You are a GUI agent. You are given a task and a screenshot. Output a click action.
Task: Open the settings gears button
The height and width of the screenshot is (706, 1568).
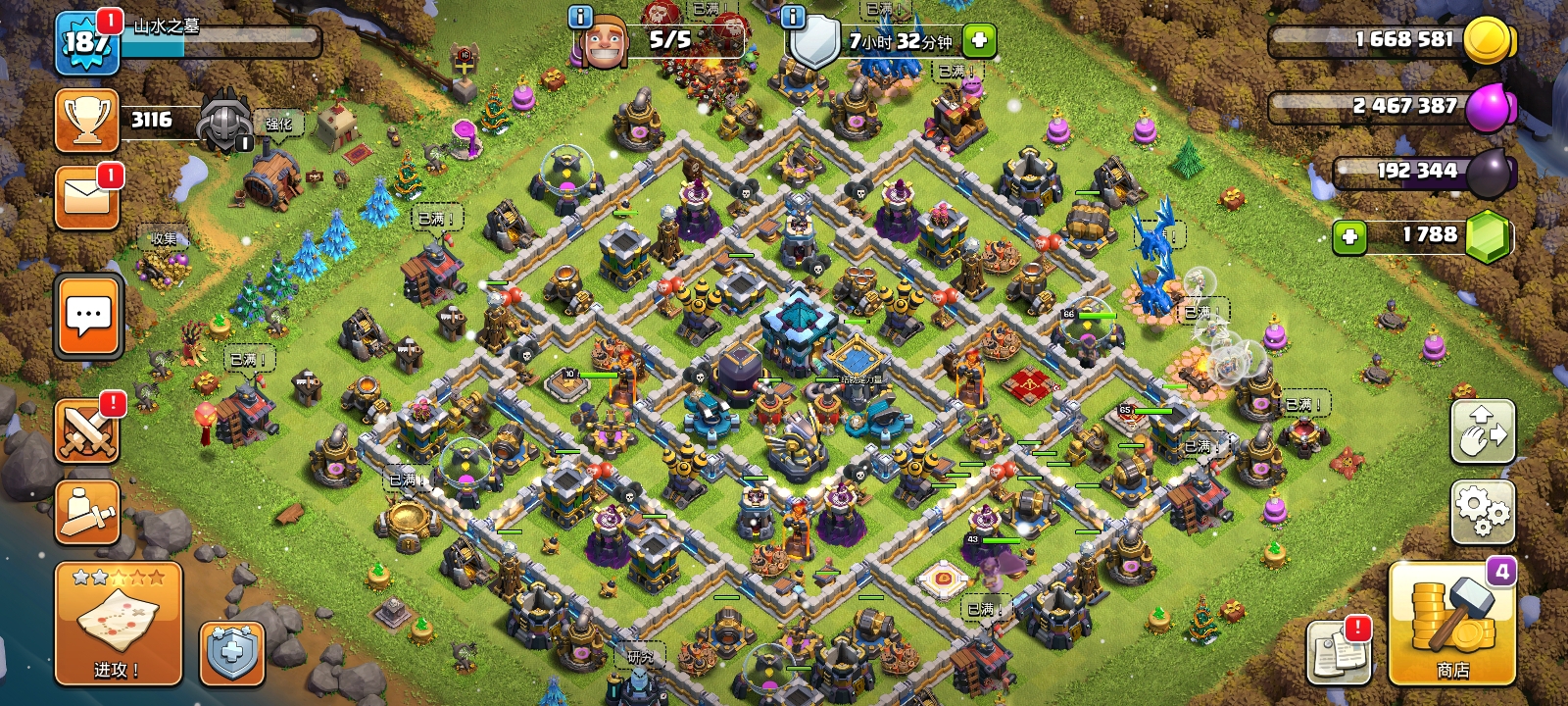click(1483, 511)
